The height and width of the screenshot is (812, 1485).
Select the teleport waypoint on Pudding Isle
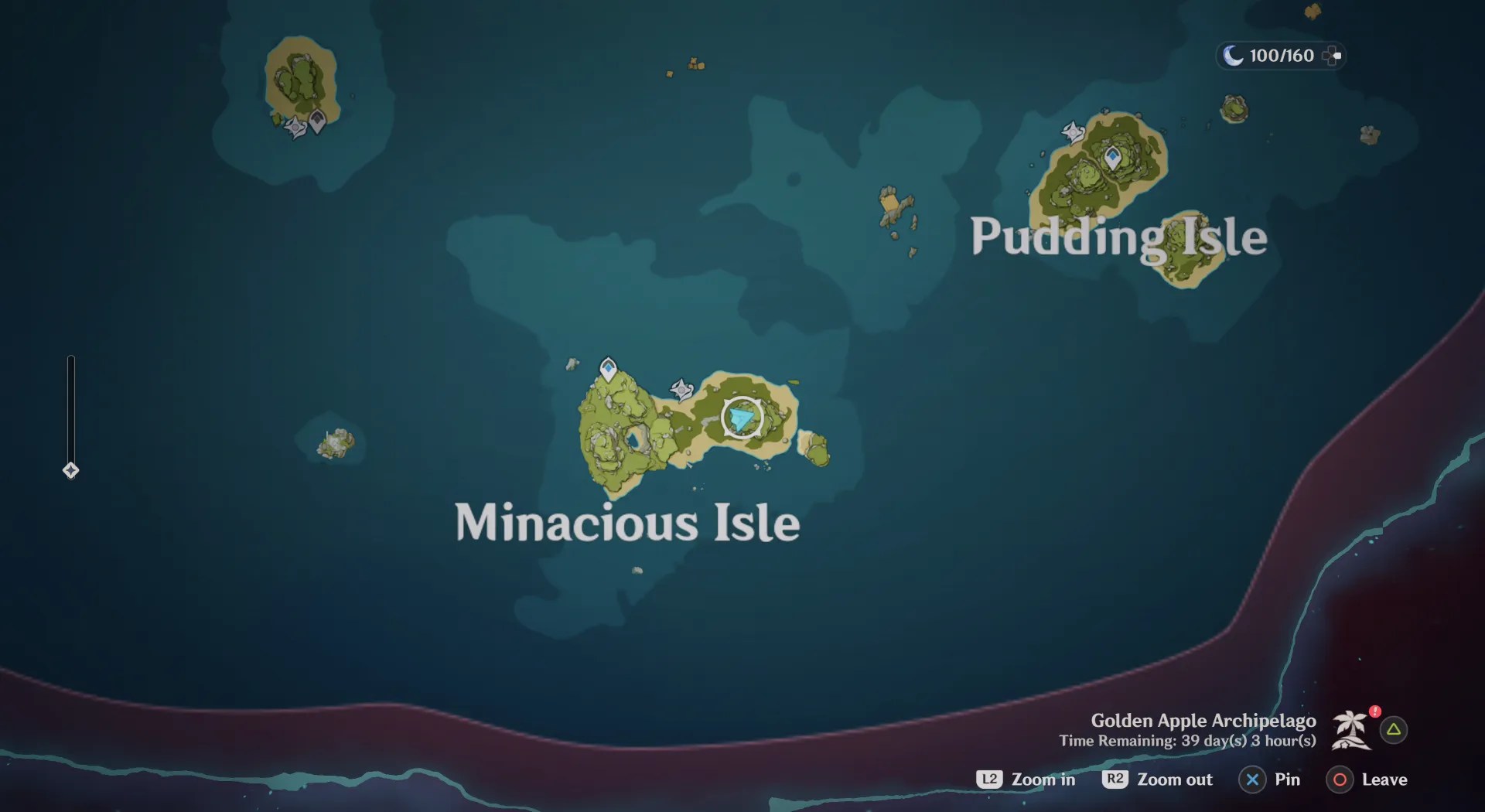(x=1112, y=157)
